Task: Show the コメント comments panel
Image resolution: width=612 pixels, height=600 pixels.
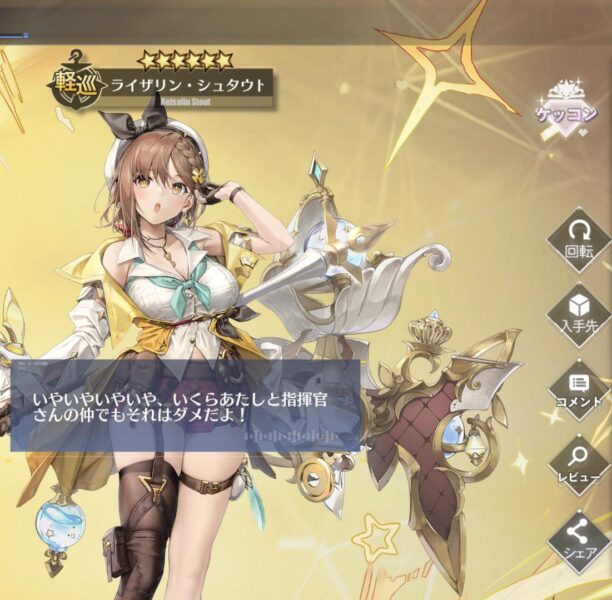Action: coord(579,388)
